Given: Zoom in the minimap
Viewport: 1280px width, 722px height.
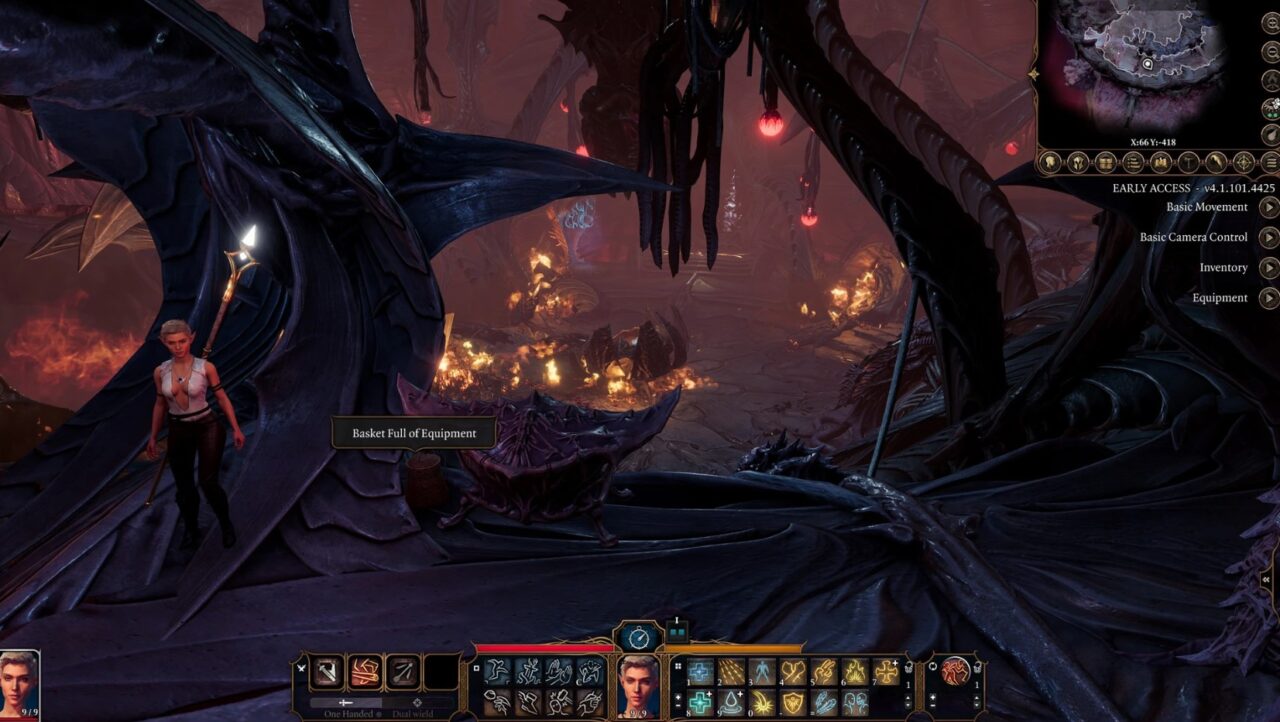Looking at the screenshot, I should click(1271, 21).
